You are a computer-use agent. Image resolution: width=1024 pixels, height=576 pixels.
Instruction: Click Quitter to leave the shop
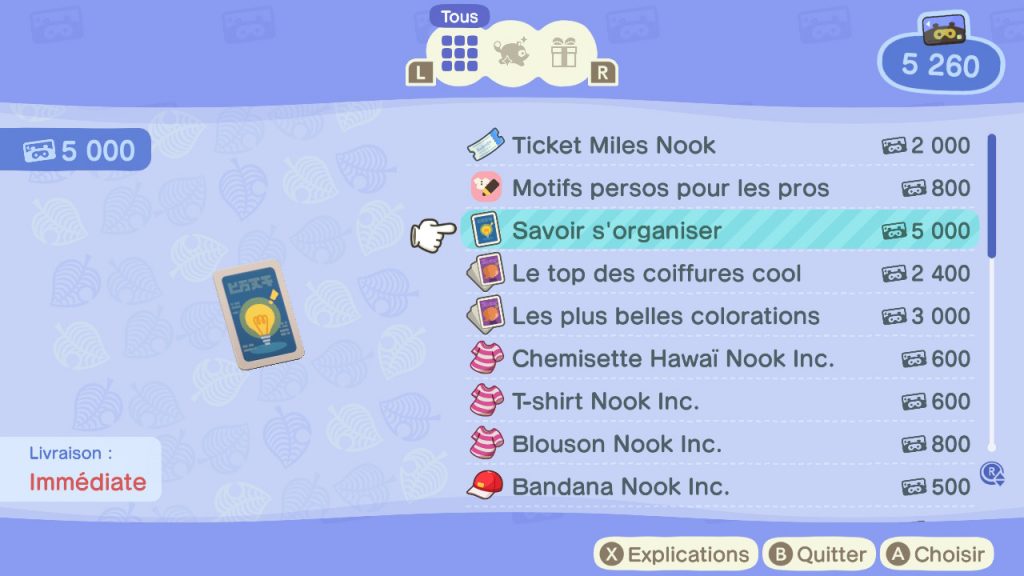[x=817, y=554]
